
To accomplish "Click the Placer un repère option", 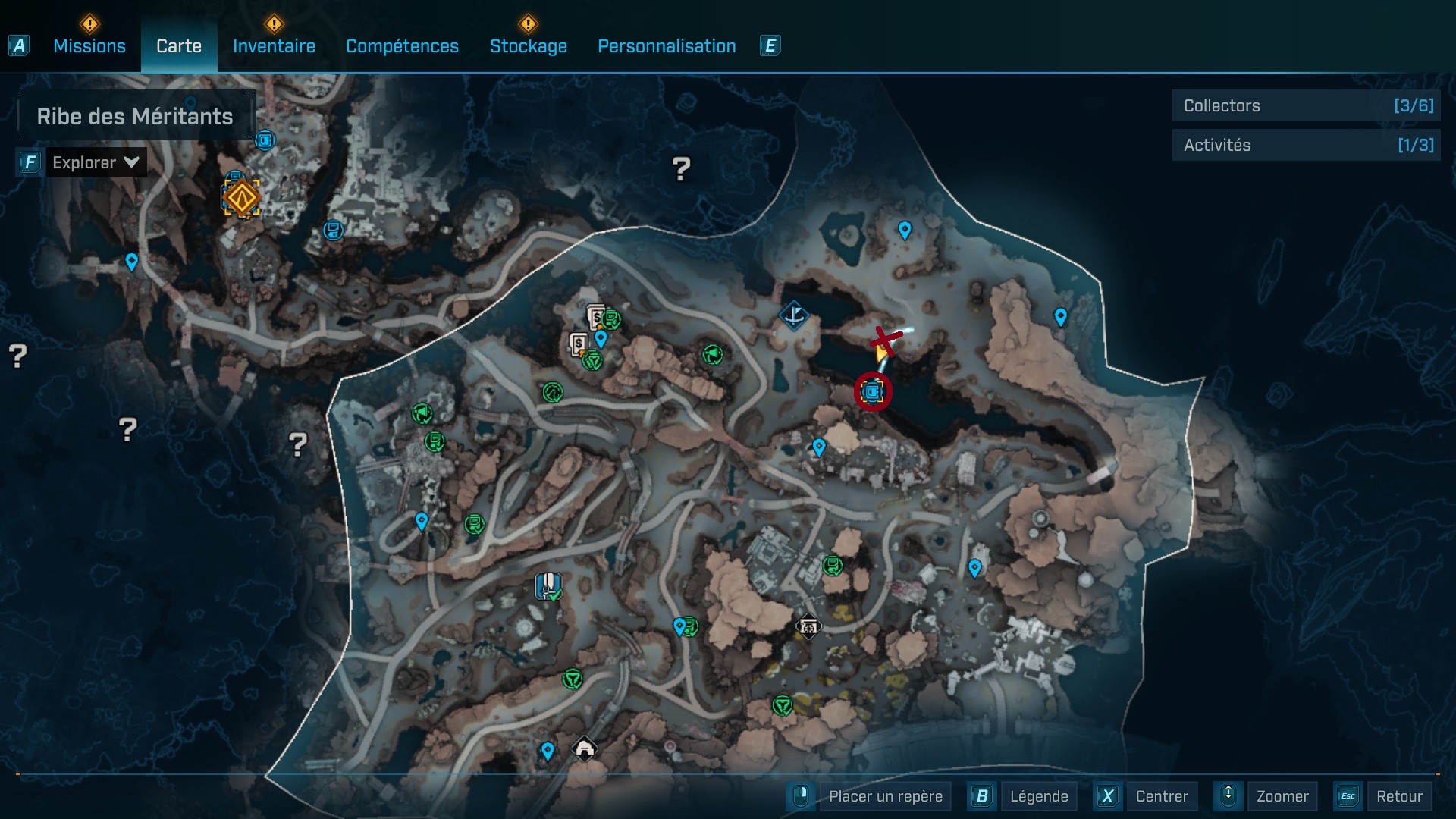I will pyautogui.click(x=885, y=796).
